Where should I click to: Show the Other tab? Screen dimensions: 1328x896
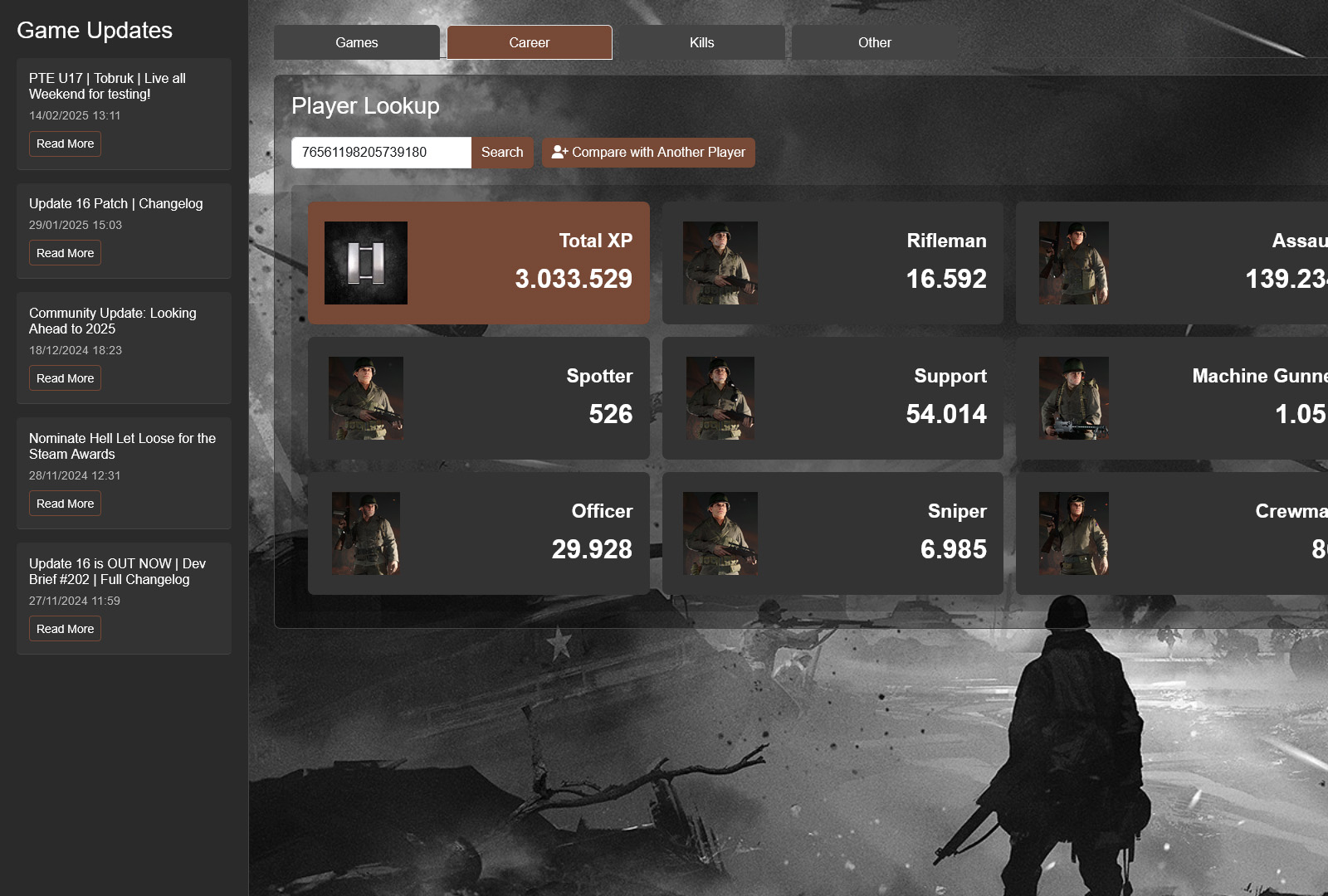coord(874,42)
